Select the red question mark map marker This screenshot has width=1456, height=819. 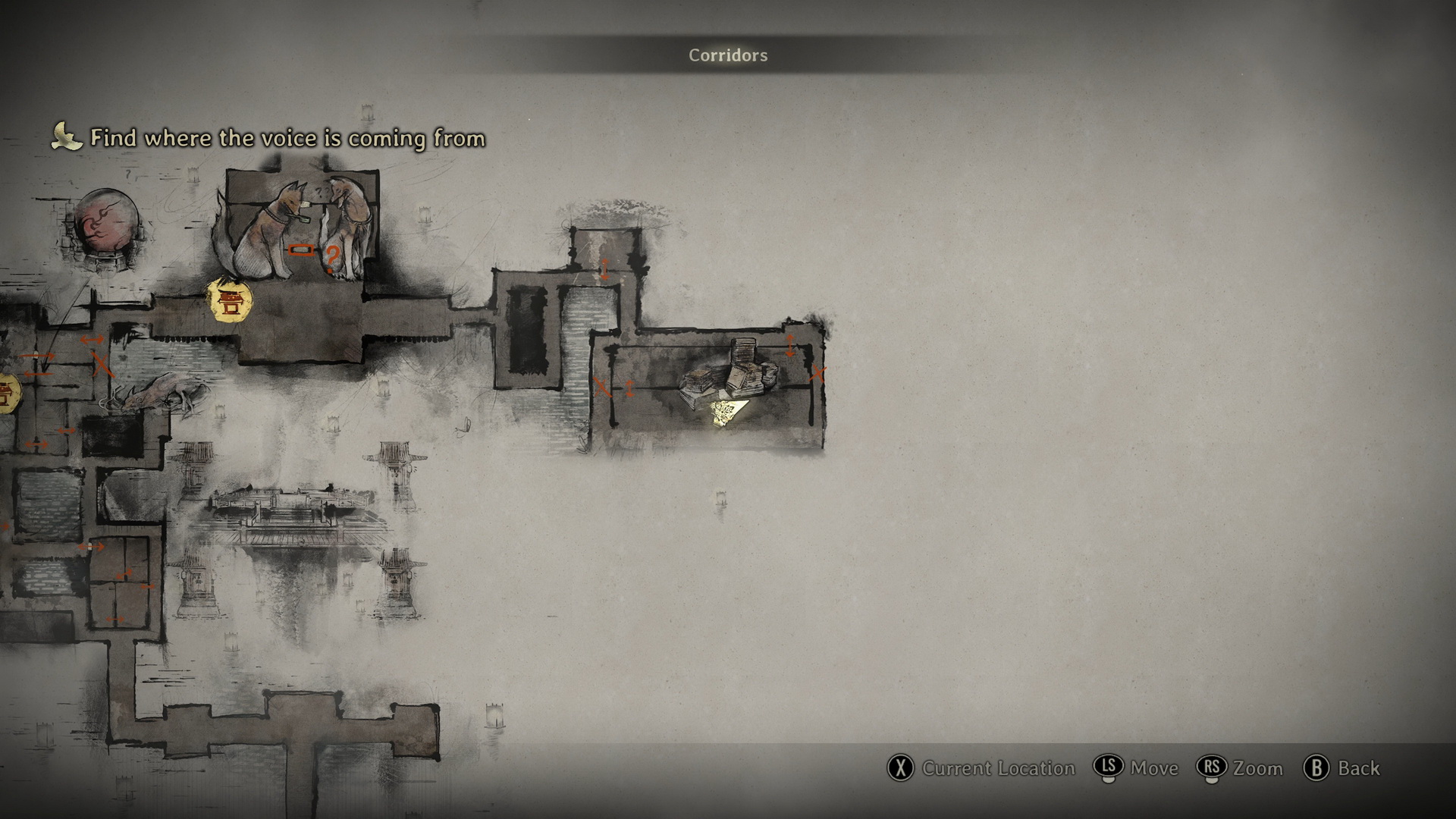(331, 259)
